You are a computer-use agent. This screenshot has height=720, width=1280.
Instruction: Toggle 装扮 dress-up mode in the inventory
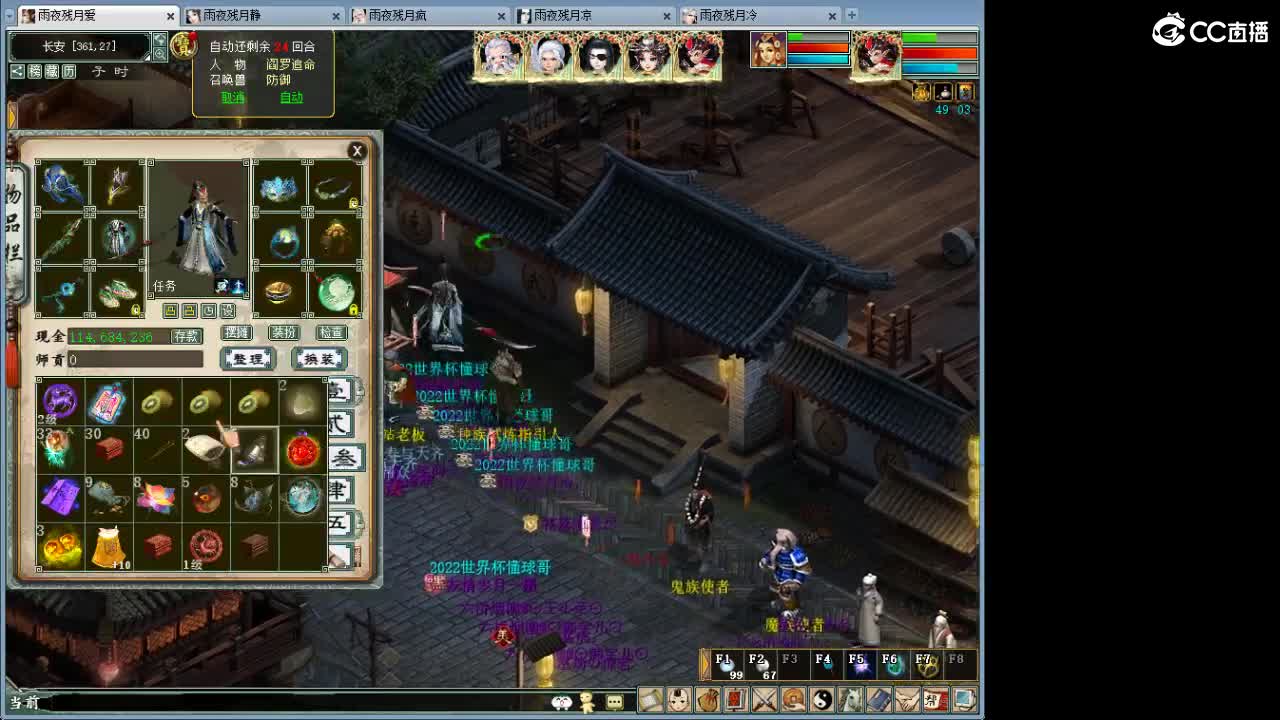(x=285, y=332)
